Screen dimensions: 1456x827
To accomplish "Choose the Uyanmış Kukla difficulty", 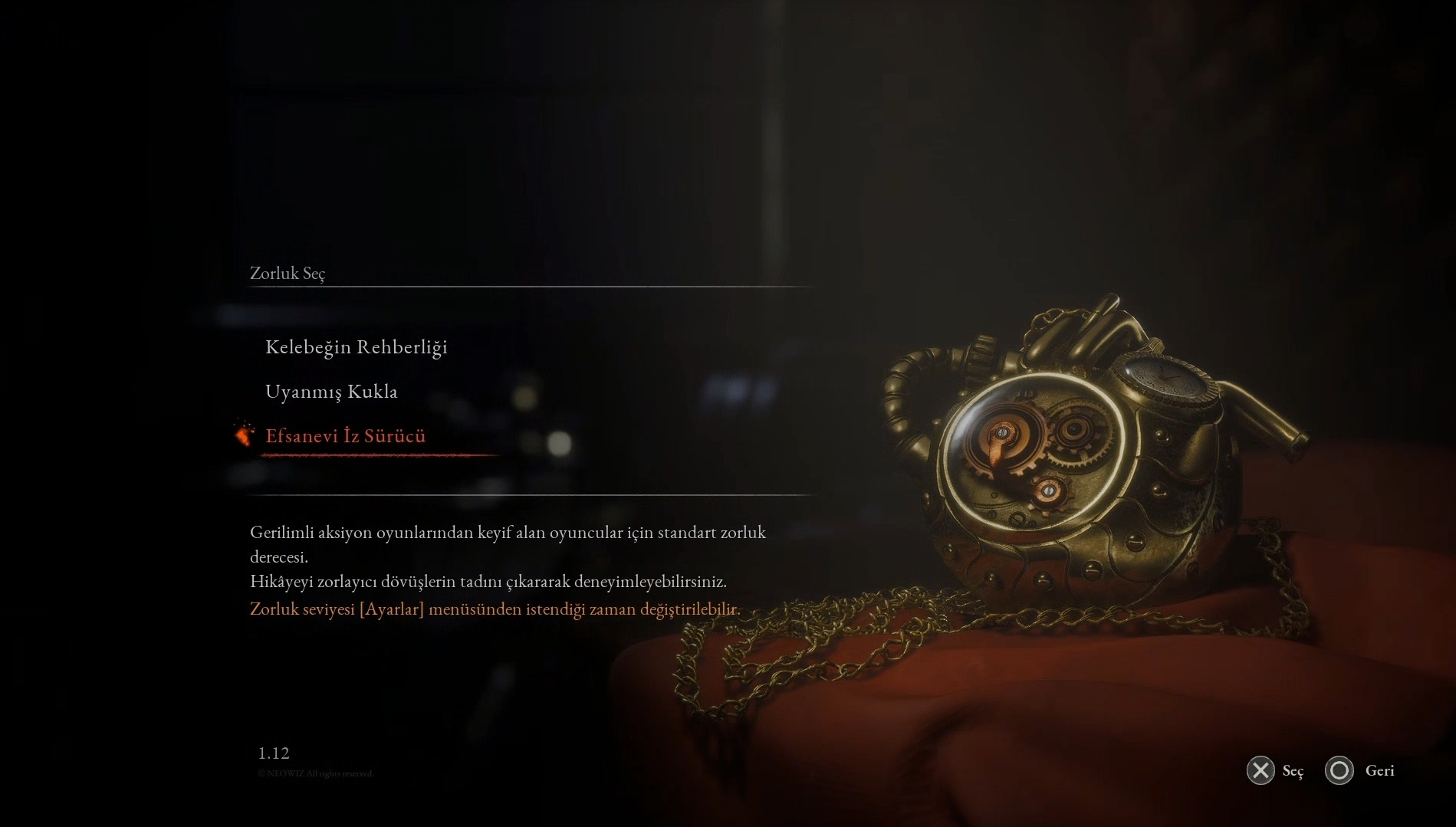I will pos(331,392).
